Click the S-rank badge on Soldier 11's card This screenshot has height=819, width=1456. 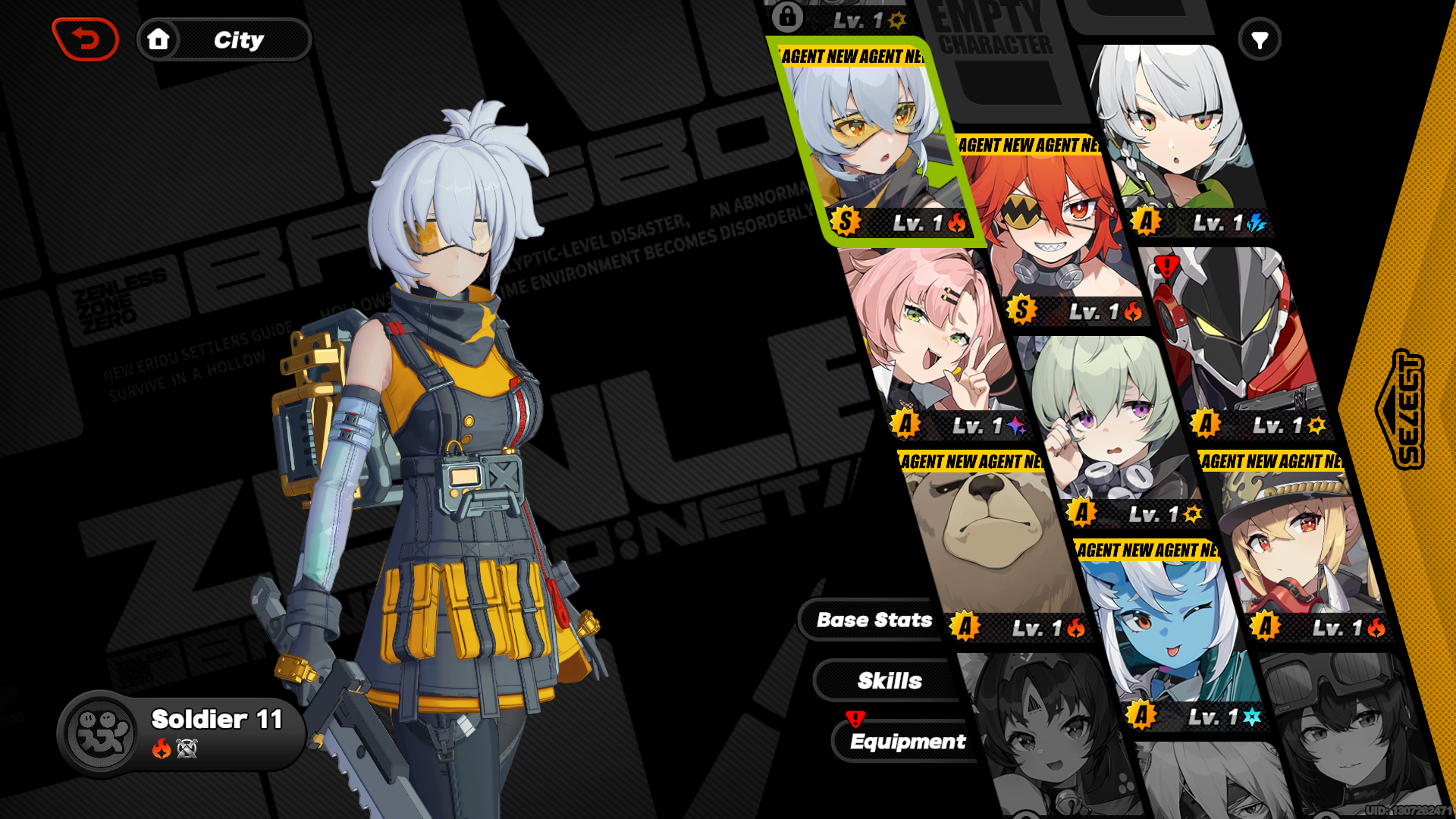coord(844,222)
